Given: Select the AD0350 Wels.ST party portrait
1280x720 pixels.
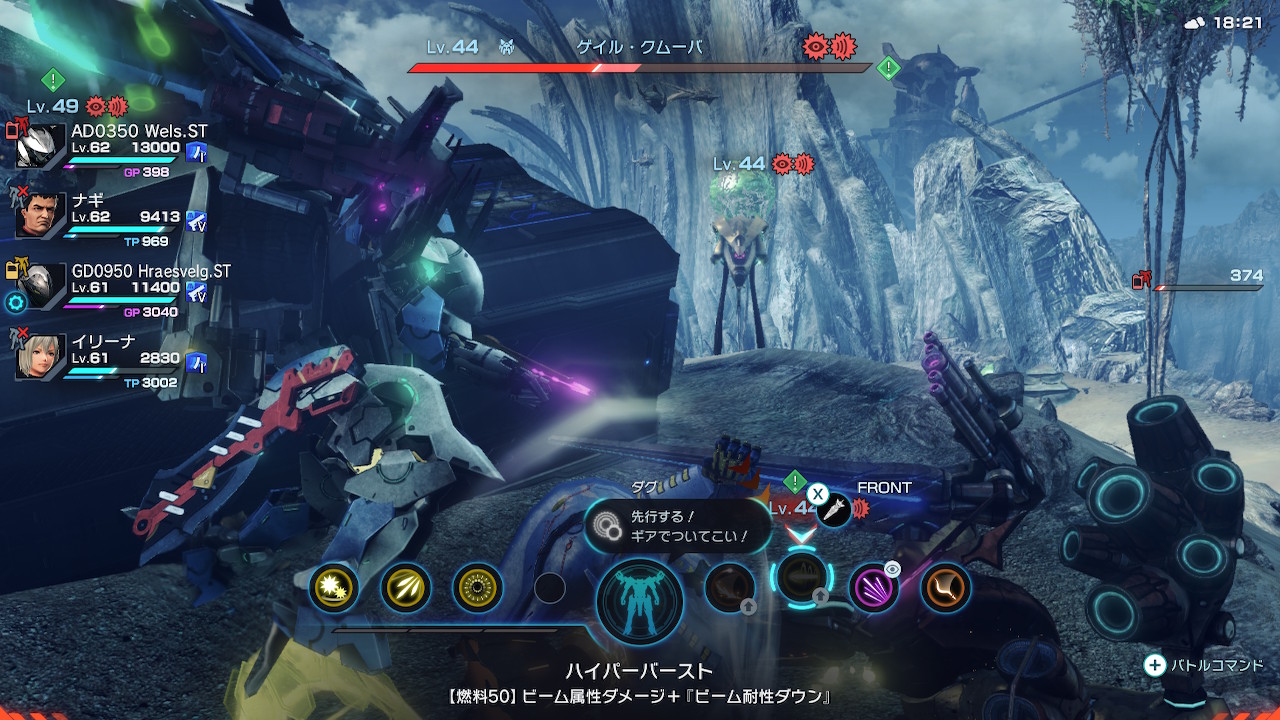Looking at the screenshot, I should [x=41, y=147].
